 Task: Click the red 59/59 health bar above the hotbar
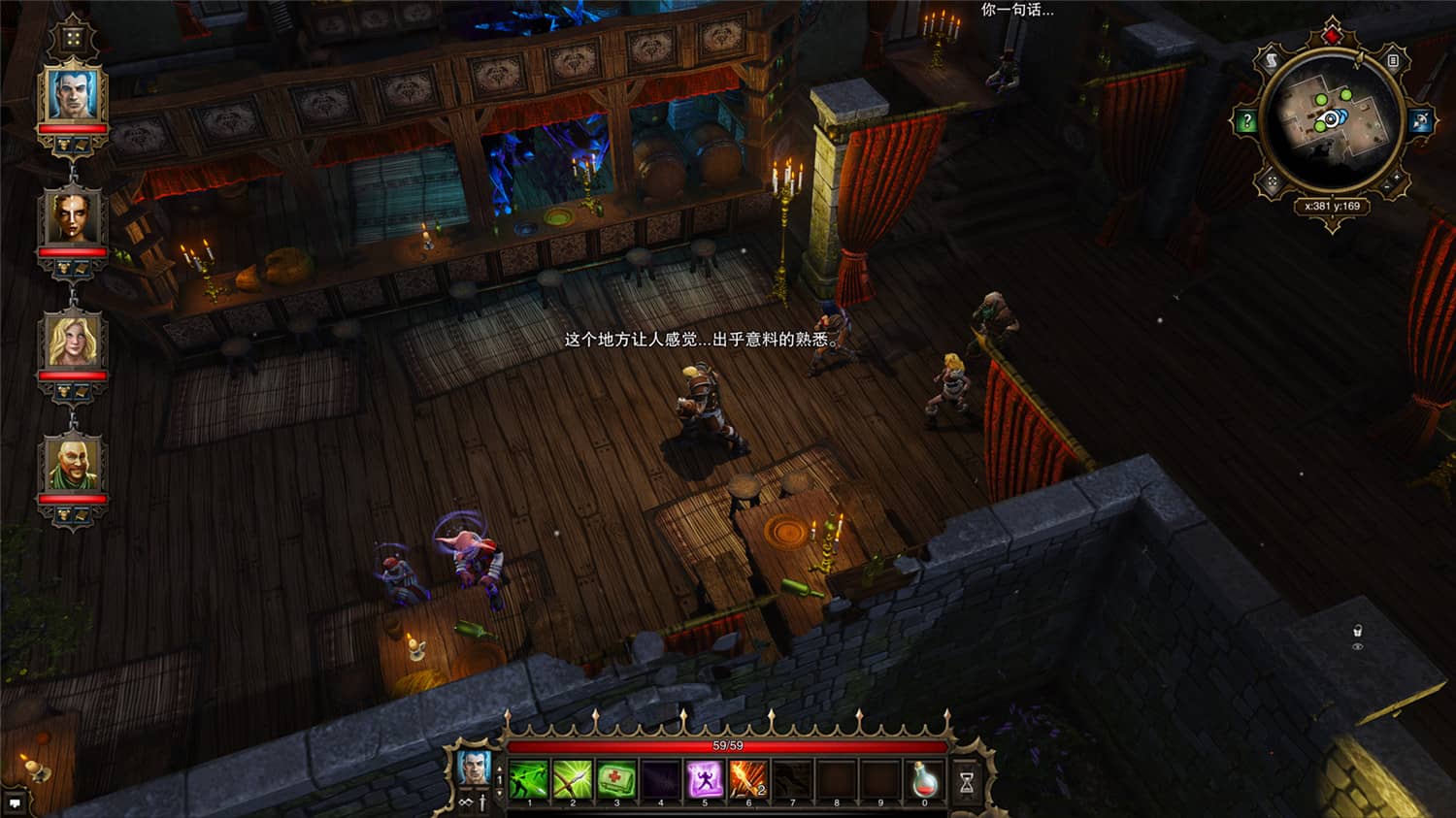click(x=727, y=746)
